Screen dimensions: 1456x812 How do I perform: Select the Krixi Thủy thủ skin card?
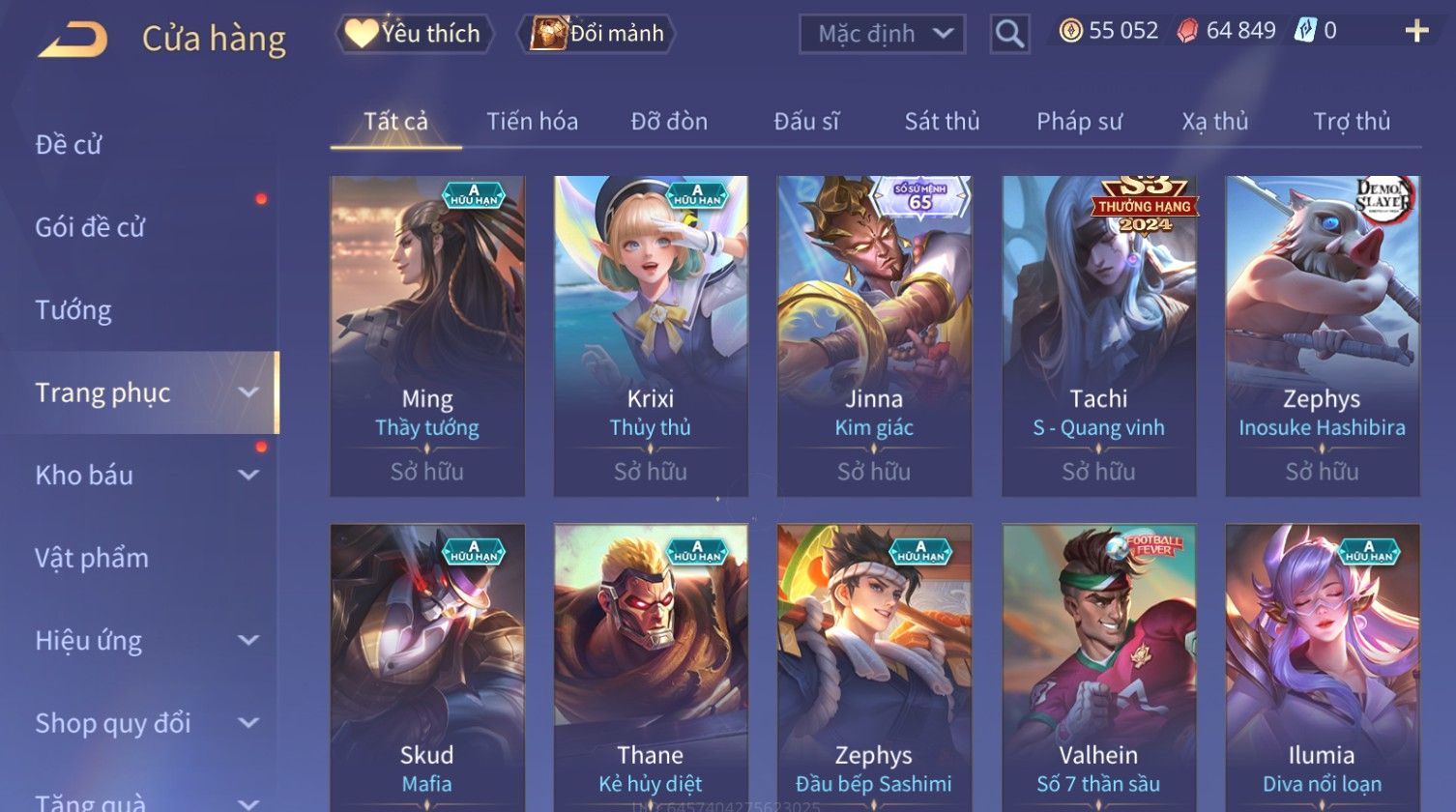pyautogui.click(x=651, y=335)
